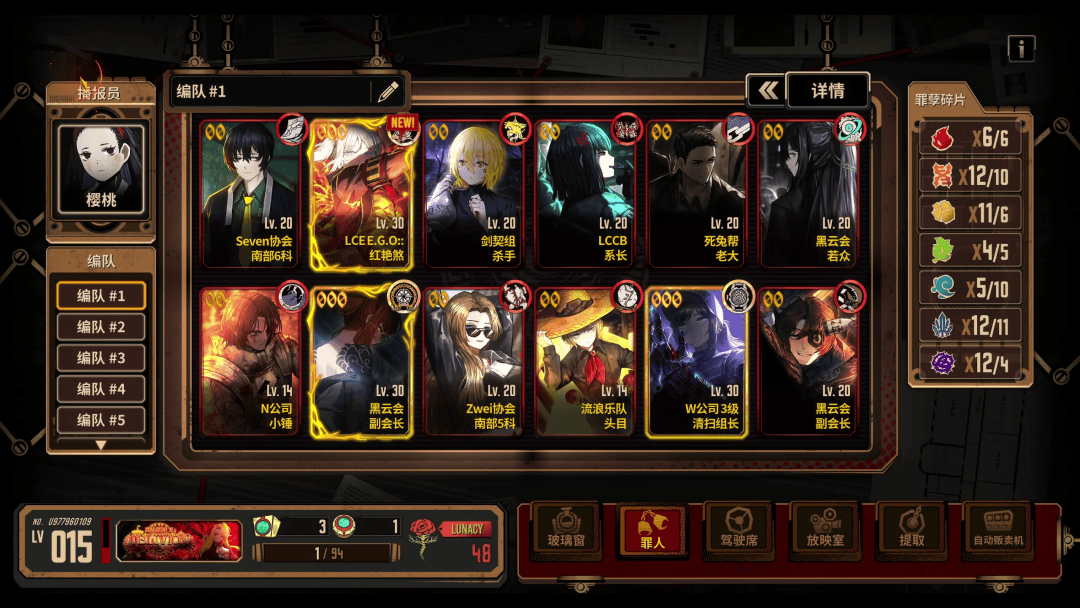
Task: Open the info button in top corner
Action: pyautogui.click(x=1021, y=48)
